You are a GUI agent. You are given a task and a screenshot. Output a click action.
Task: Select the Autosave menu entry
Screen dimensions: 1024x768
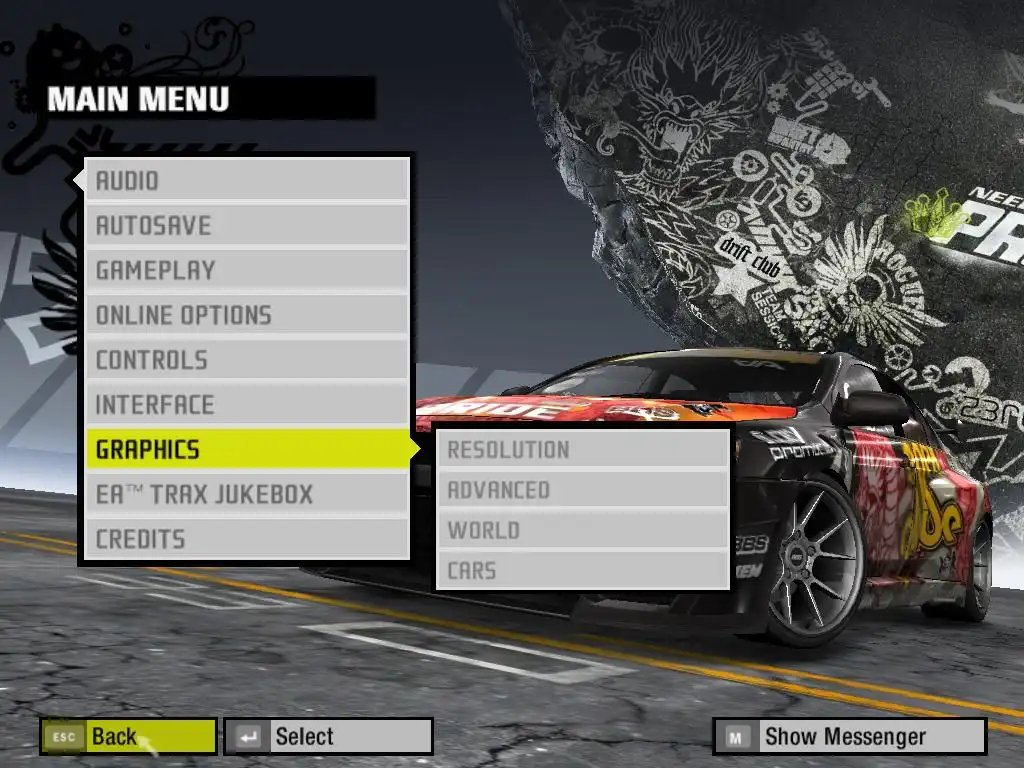[247, 226]
